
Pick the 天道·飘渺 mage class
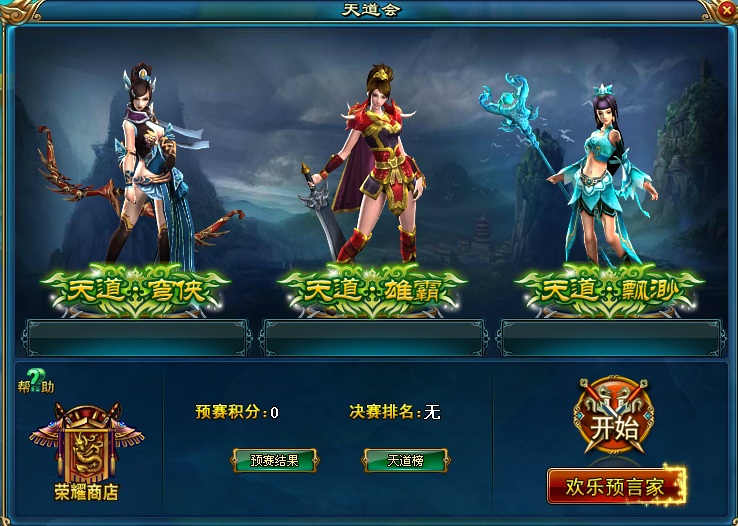pos(609,291)
